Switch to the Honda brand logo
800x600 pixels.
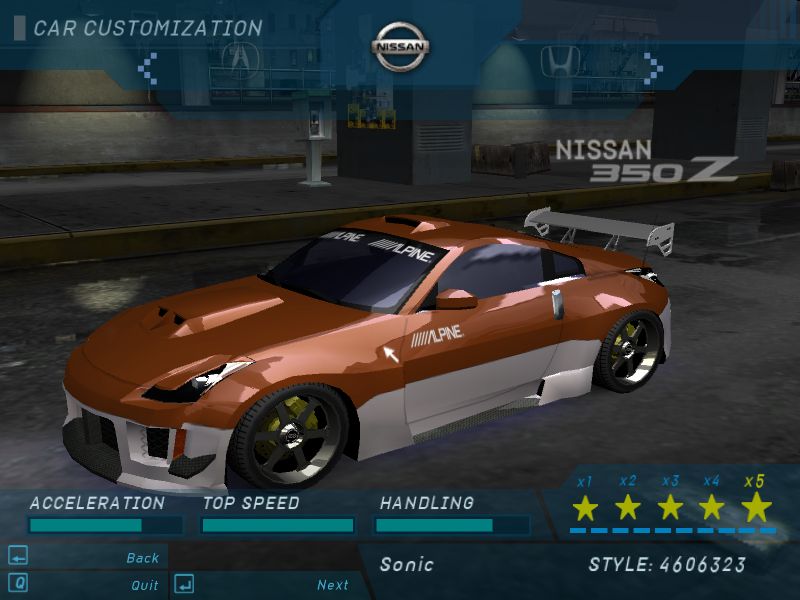[560, 60]
